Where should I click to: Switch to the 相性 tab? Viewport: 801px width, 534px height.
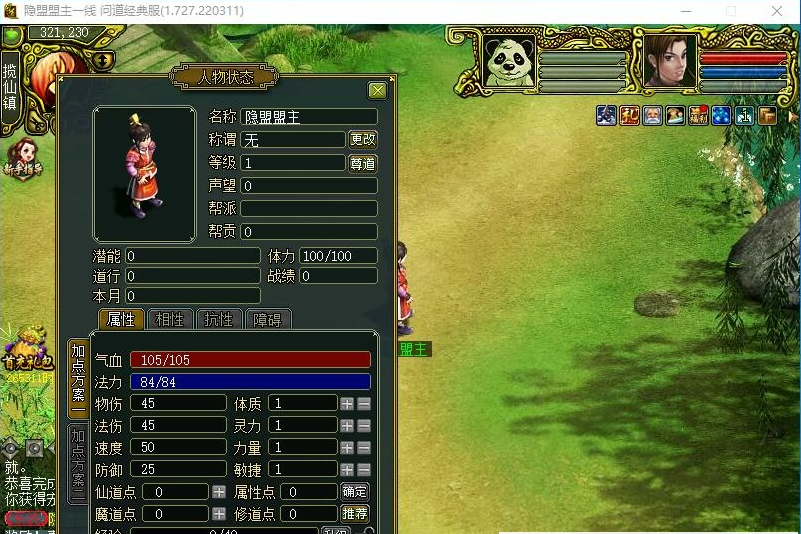[x=170, y=320]
